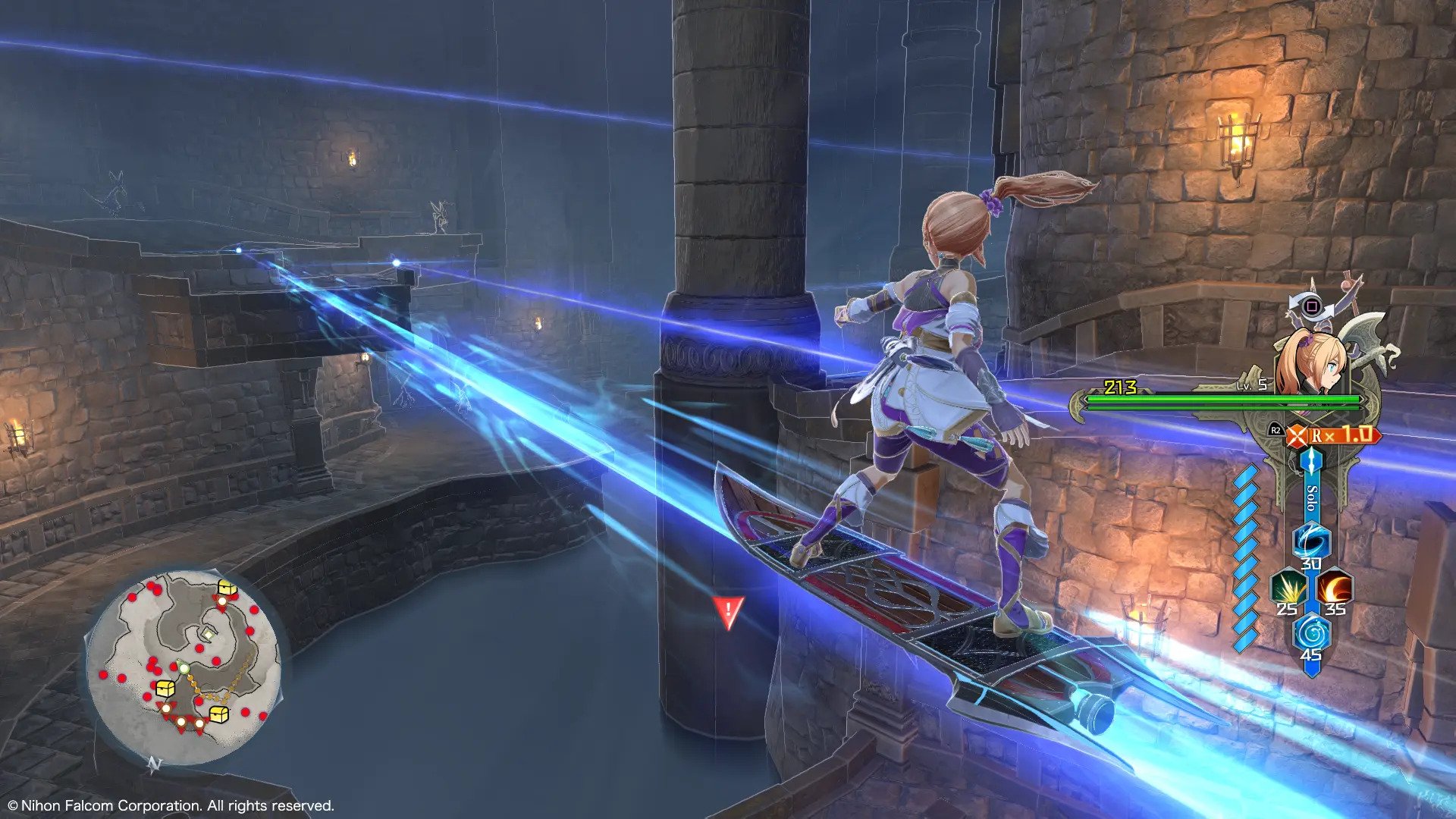1456x819 pixels.
Task: Click the red exclamation warning marker
Action: pos(728,610)
